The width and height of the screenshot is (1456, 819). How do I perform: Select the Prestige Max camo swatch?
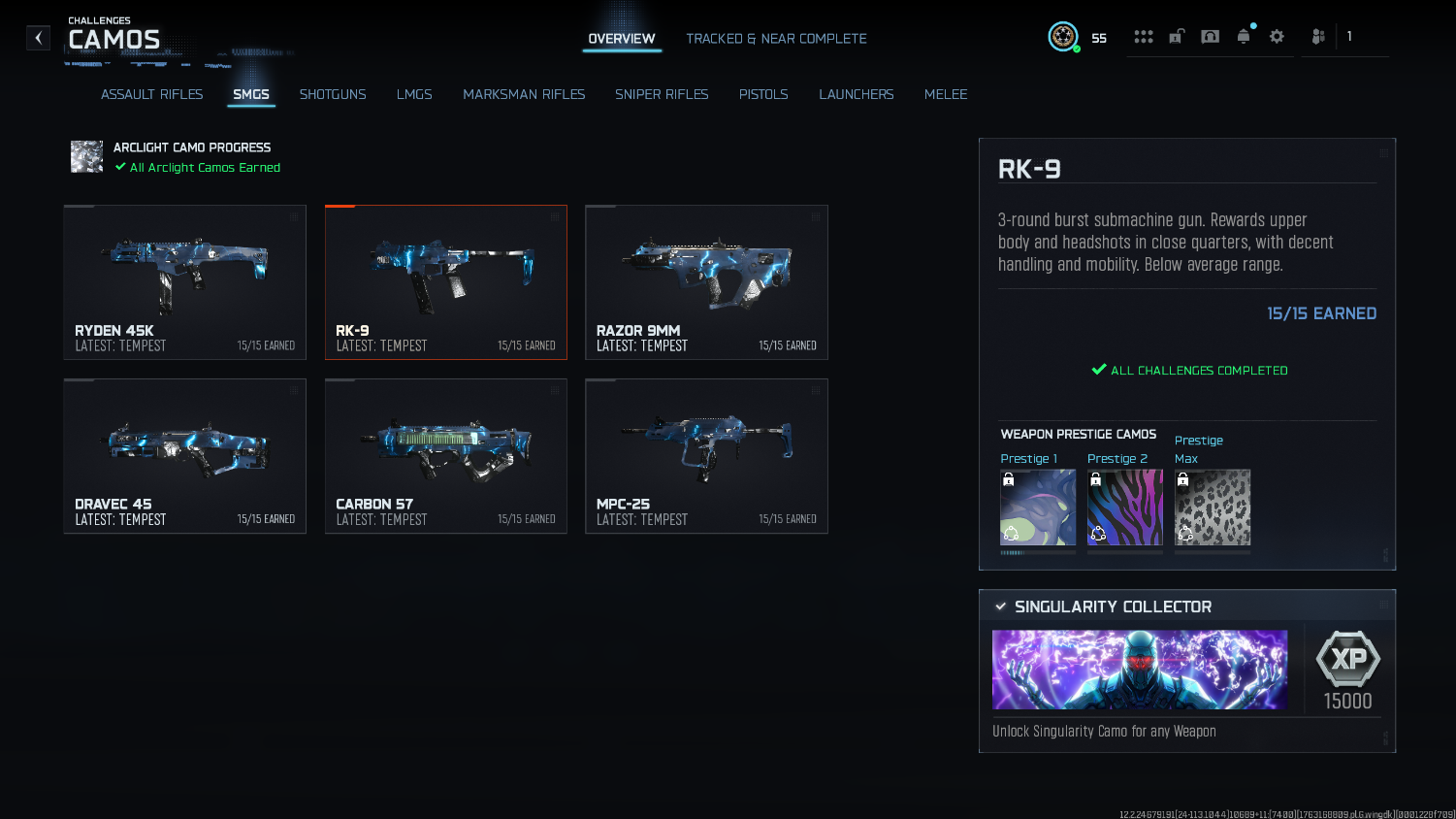tap(1213, 507)
